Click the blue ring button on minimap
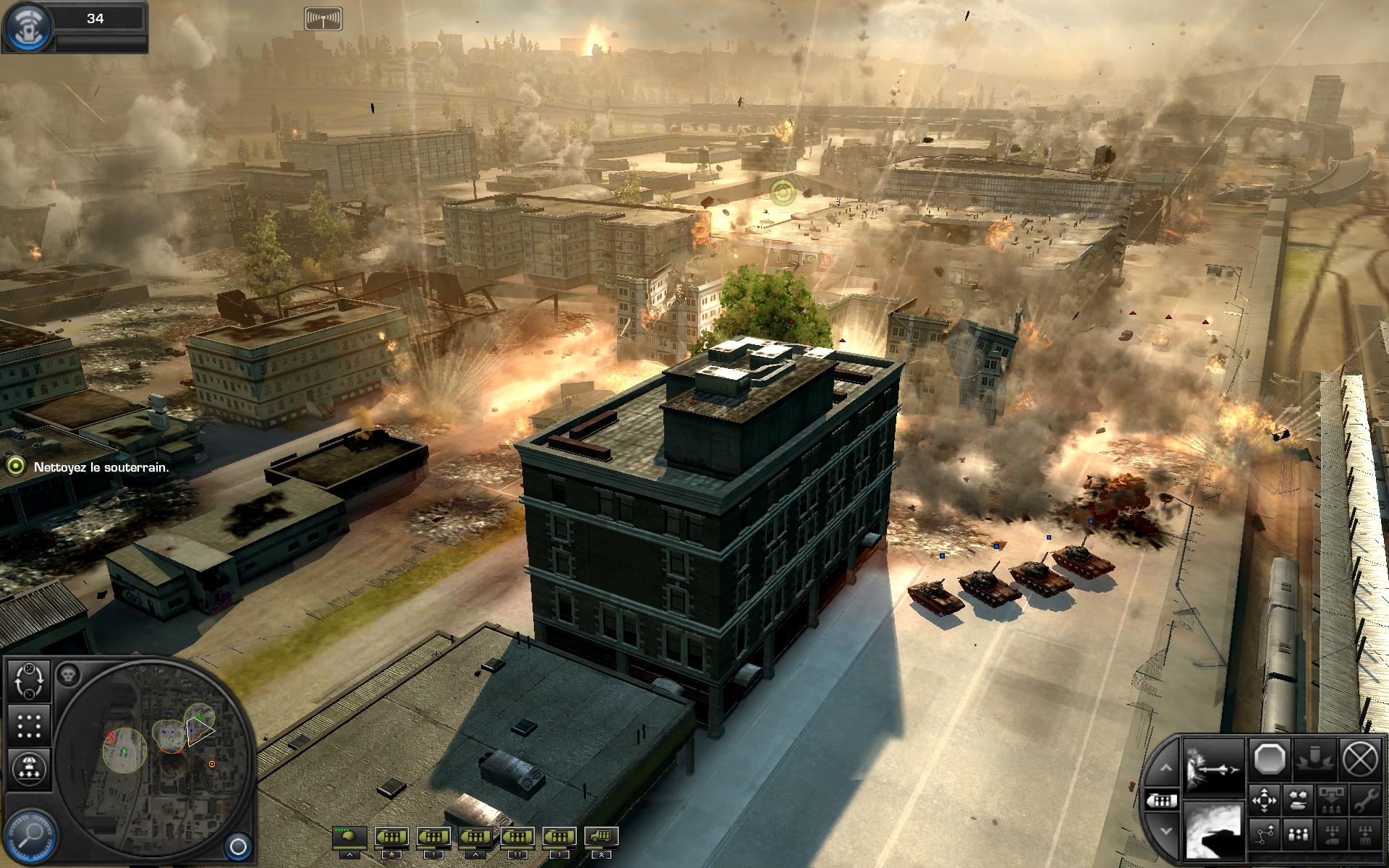1389x868 pixels. pos(238,846)
